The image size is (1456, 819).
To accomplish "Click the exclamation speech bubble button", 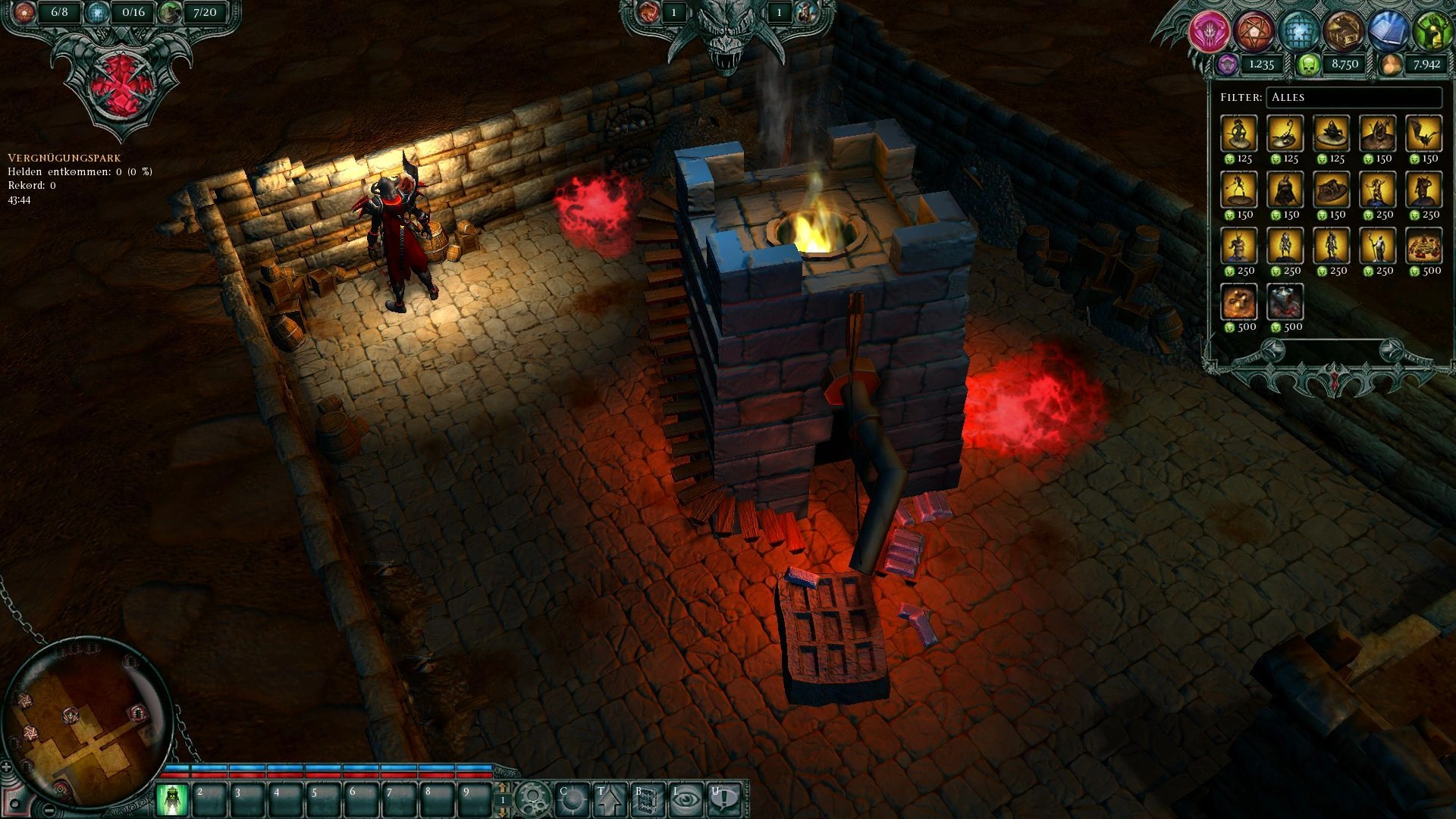I will [x=723, y=799].
